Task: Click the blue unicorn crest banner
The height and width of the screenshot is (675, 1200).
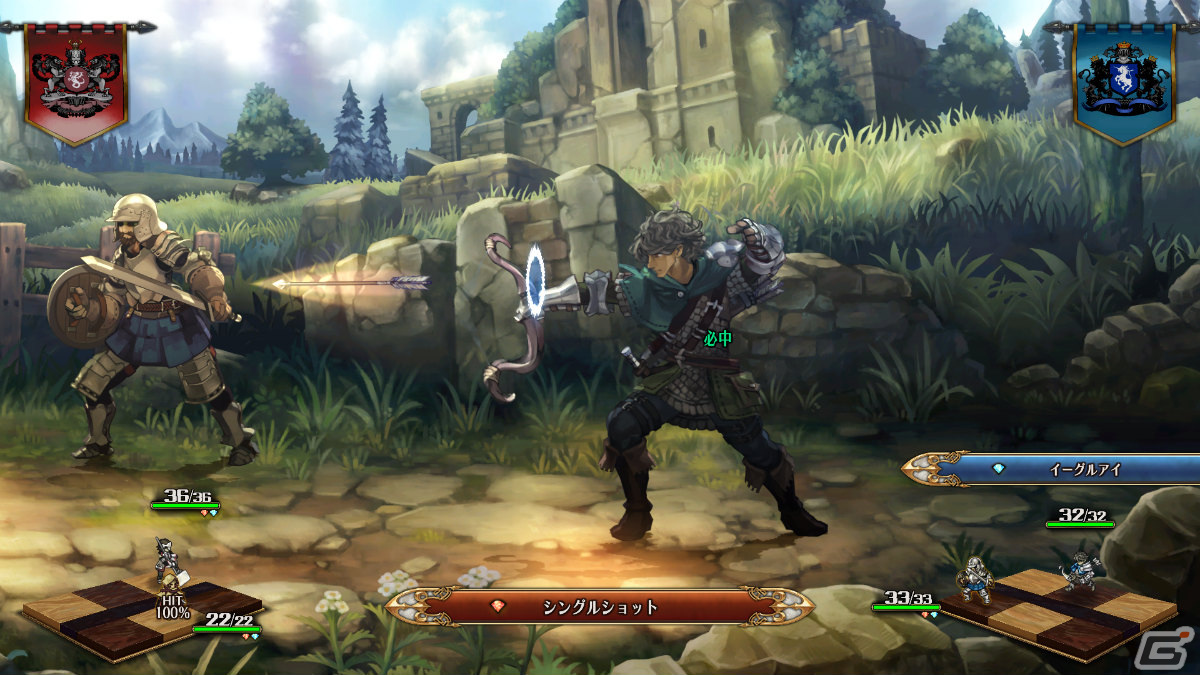Action: [1124, 80]
